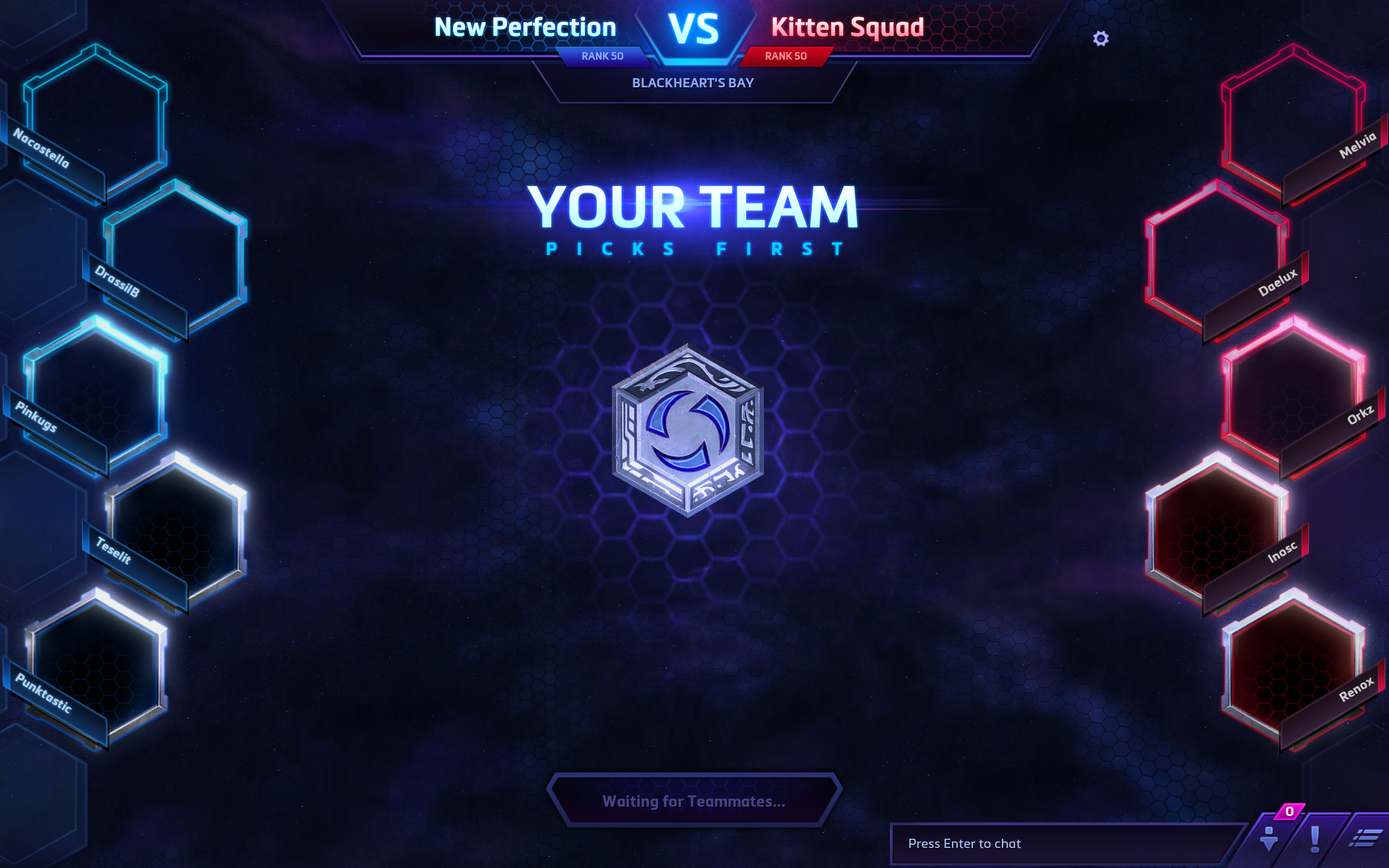The height and width of the screenshot is (868, 1389).
Task: Click the Press Enter to chat box
Action: coord(1062,843)
